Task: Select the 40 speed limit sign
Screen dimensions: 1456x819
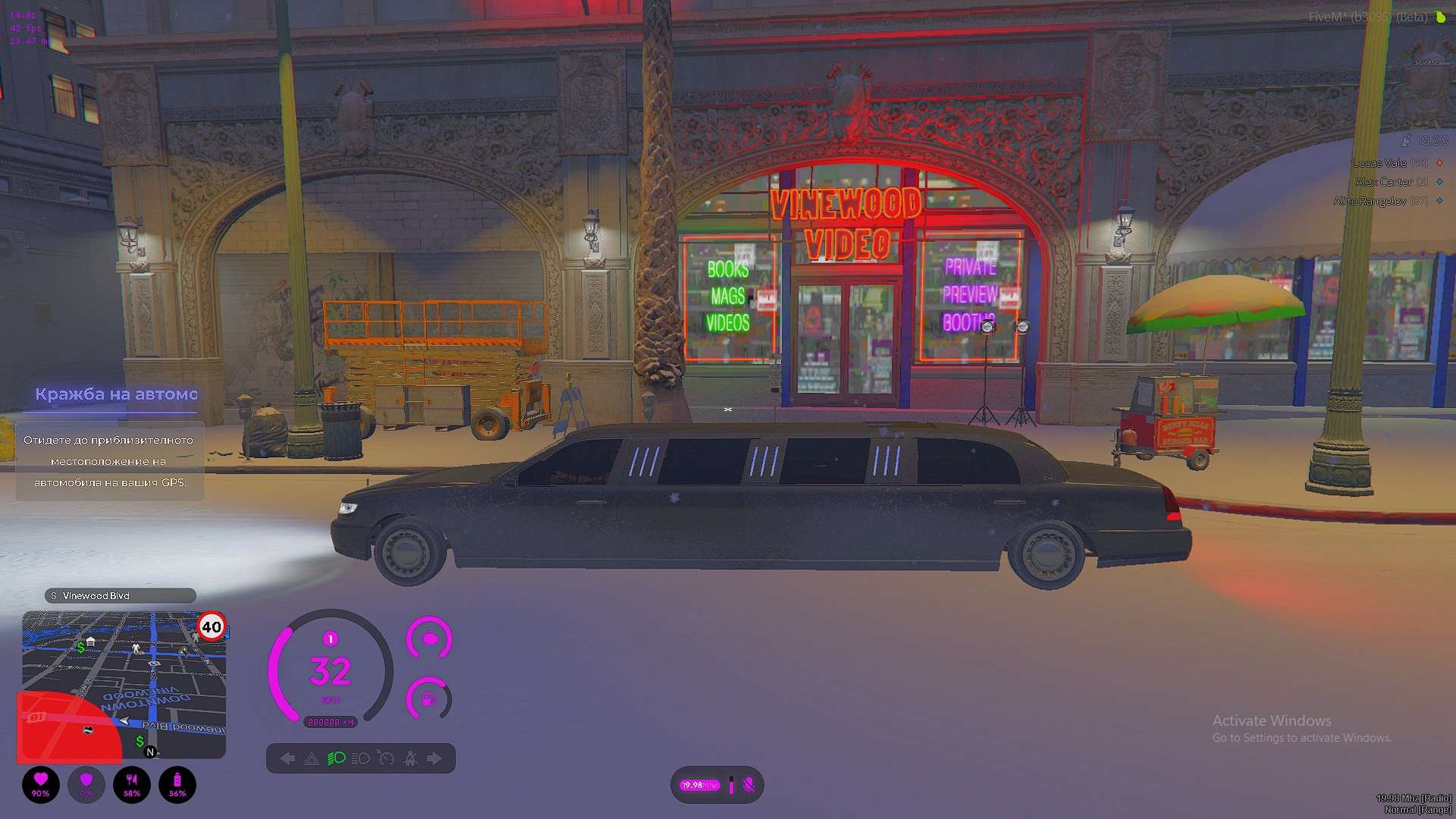Action: pos(212,627)
